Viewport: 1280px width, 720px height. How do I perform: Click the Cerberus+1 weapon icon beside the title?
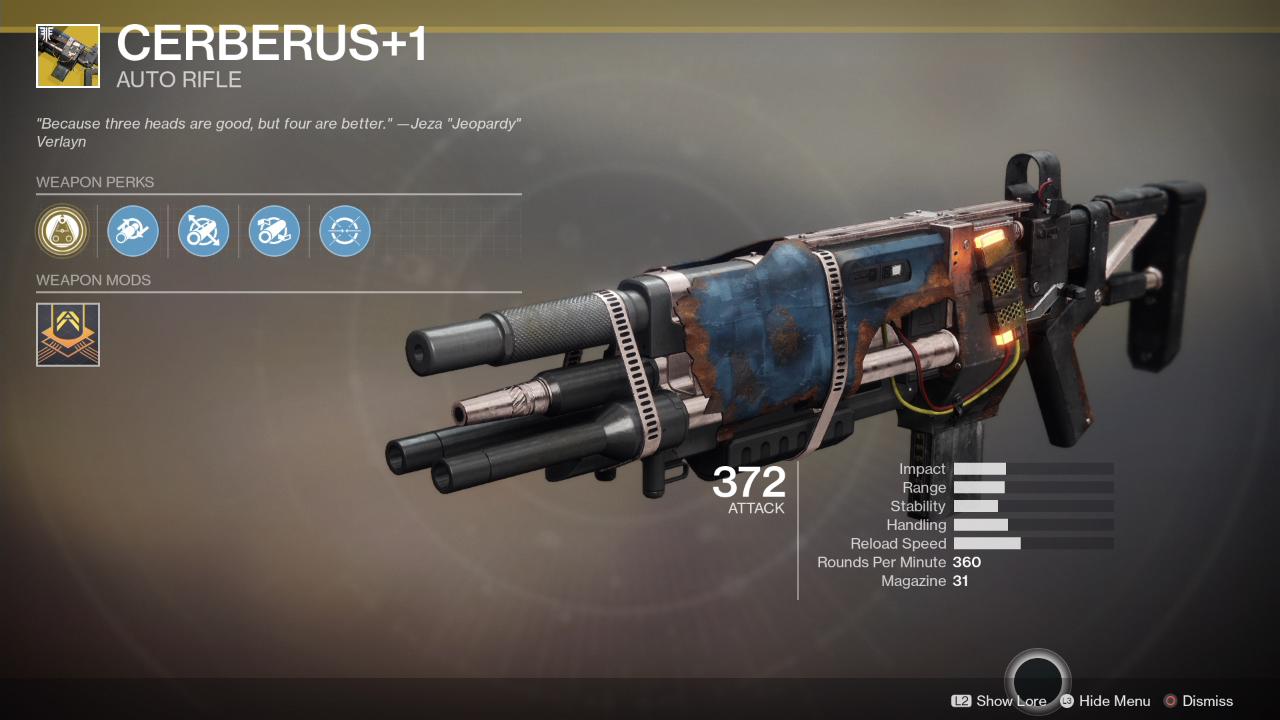click(67, 56)
